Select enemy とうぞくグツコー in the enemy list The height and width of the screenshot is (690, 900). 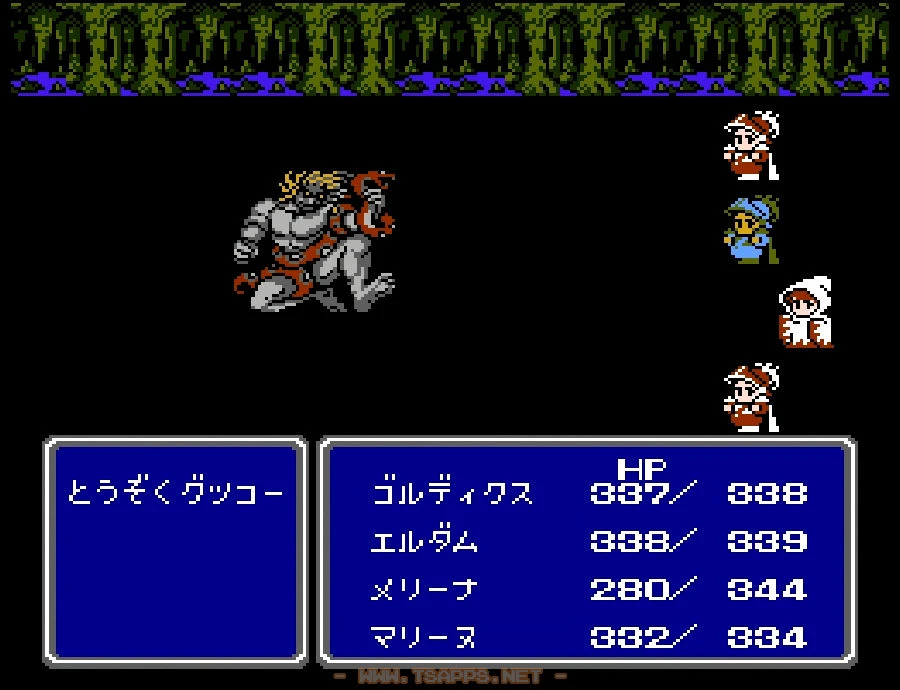(175, 493)
